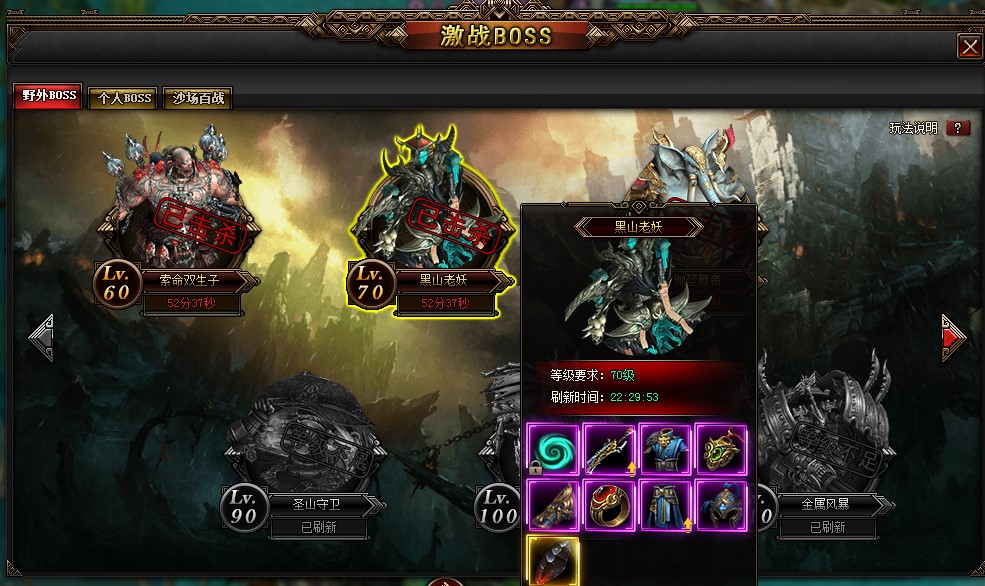
Task: Select the green-gem gold amulet reward
Action: [x=721, y=449]
